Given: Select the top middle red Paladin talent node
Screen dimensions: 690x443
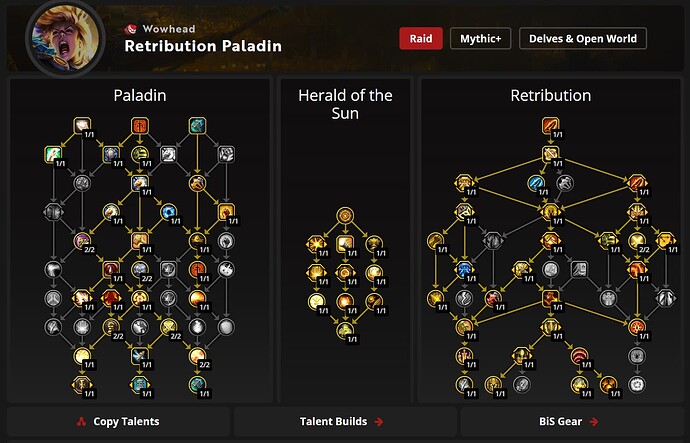Looking at the screenshot, I should (x=140, y=126).
